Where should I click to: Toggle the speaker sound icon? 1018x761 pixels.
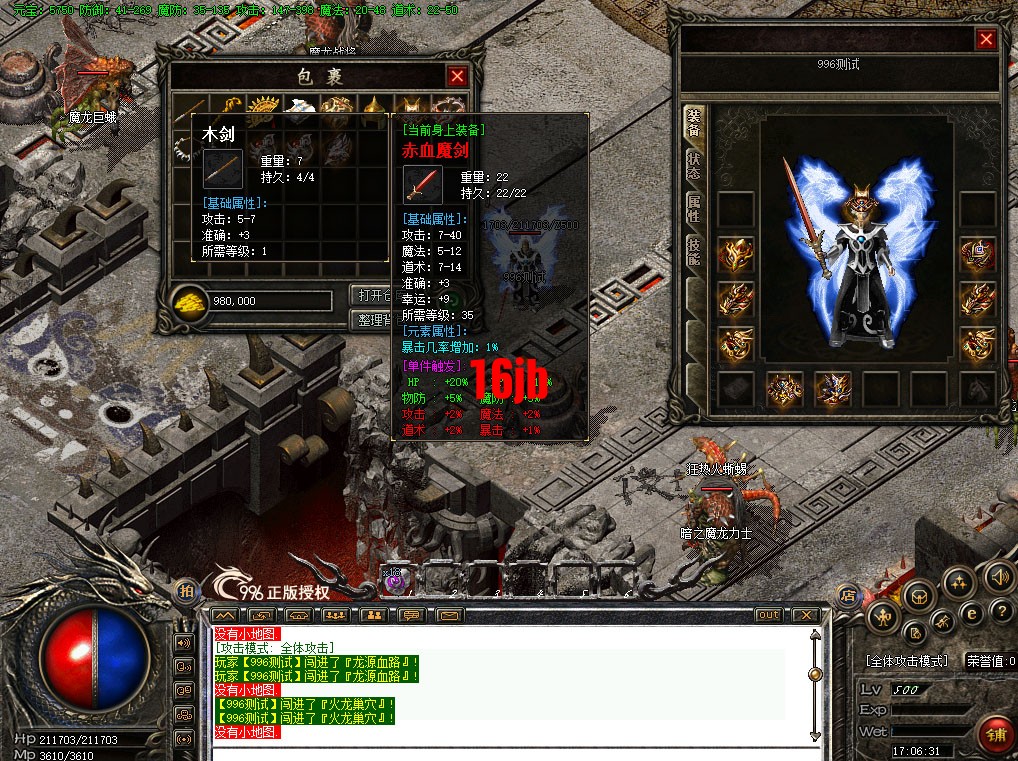(998, 576)
